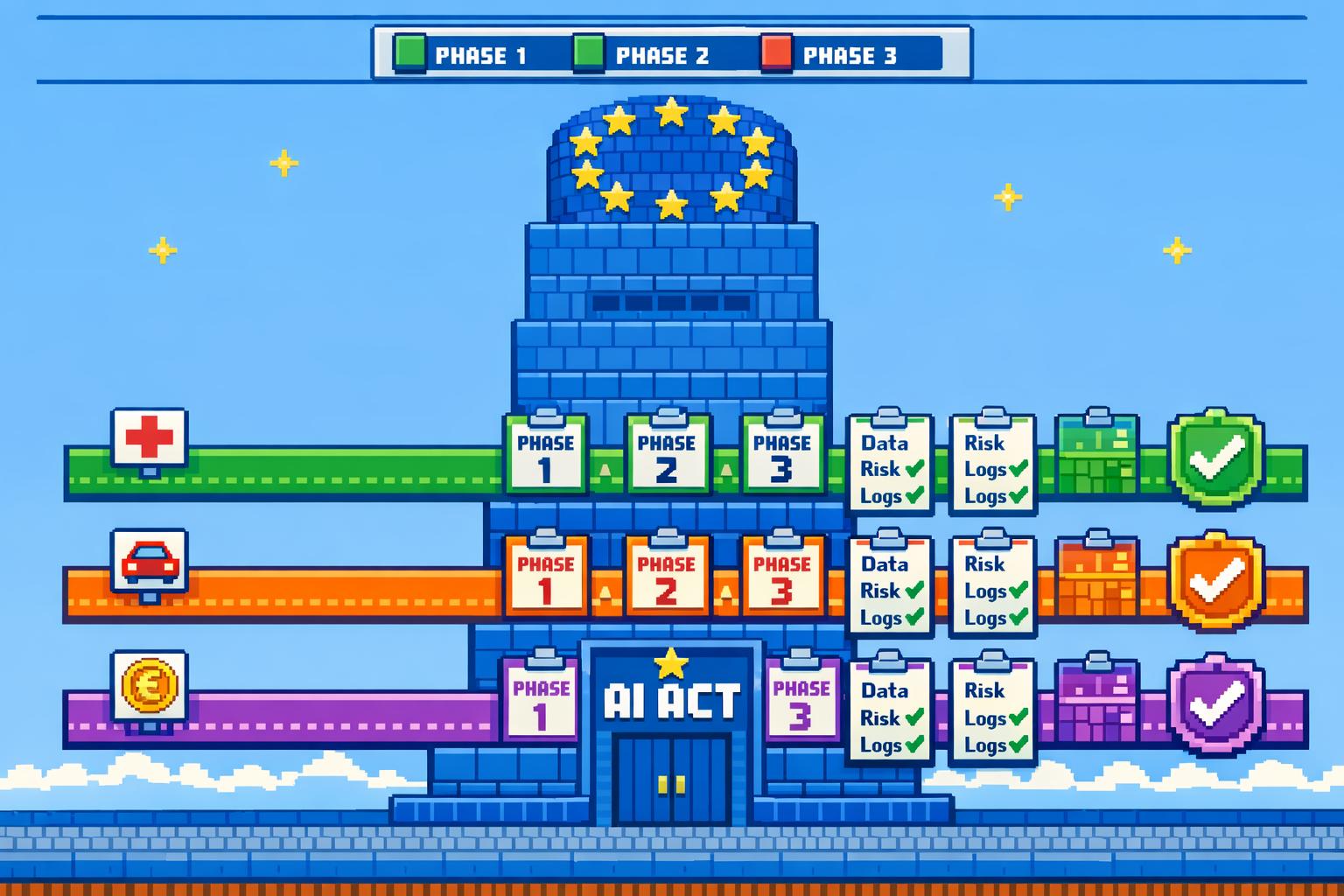Screen dimensions: 1344x896
Task: Select the purple lane Phase 1 tile
Action: pos(540,701)
